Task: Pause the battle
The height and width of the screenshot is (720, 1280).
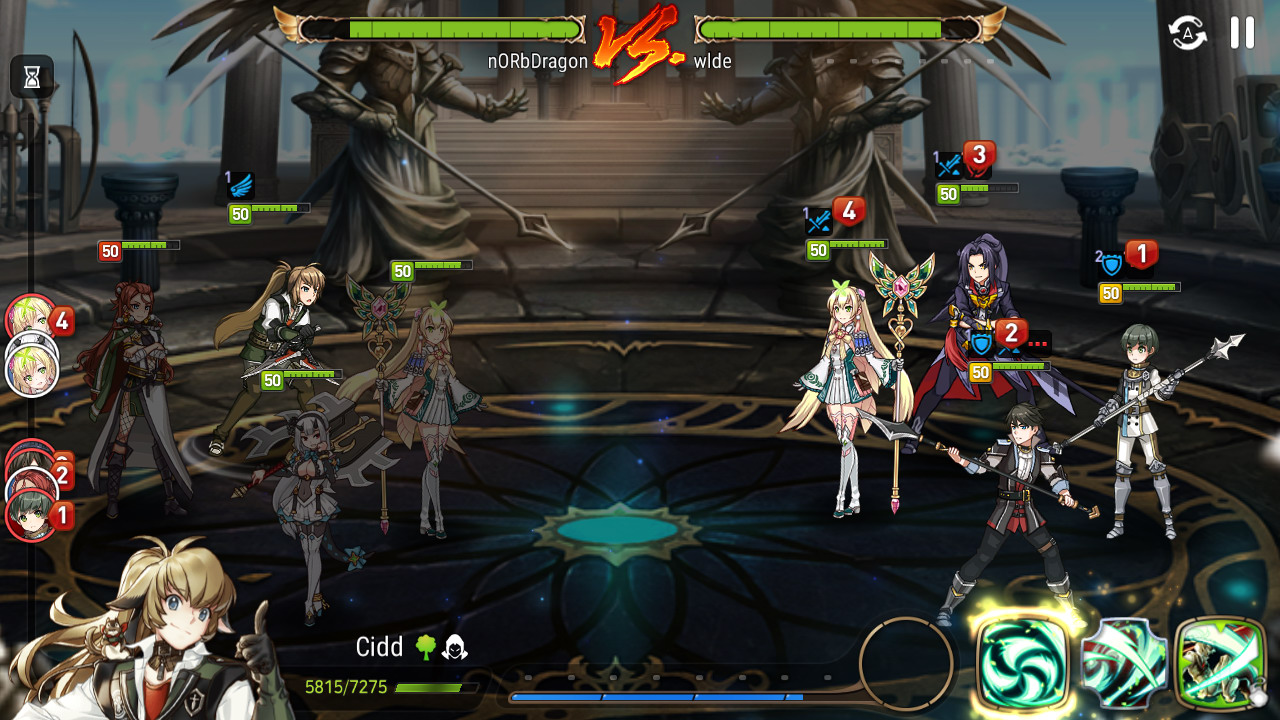Action: [x=1242, y=33]
